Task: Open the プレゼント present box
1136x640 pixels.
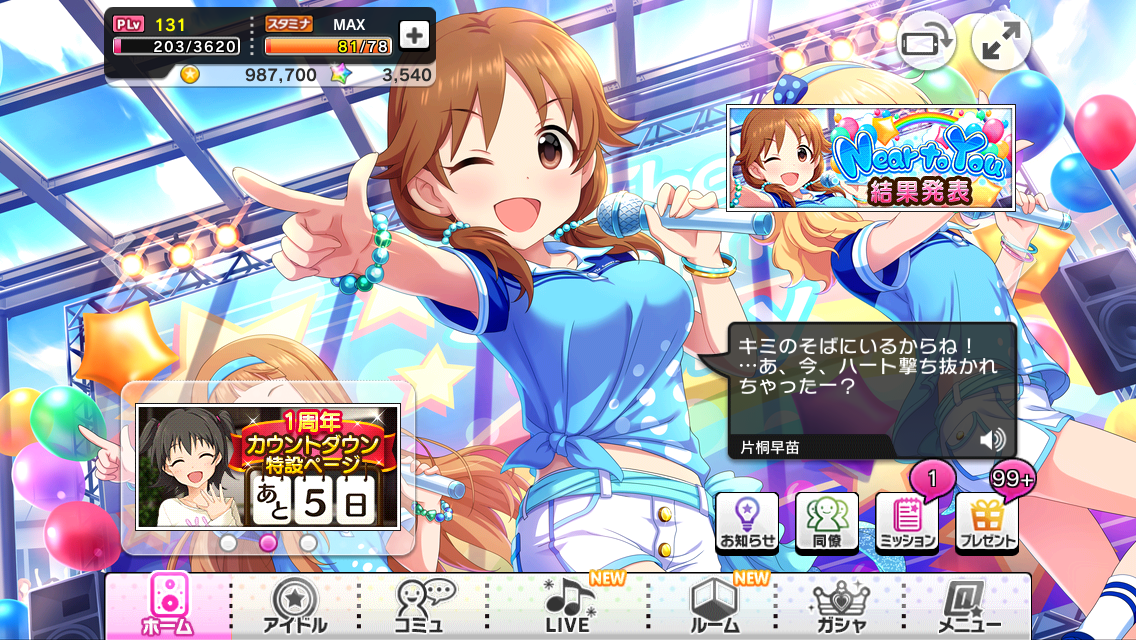Action: (x=987, y=522)
